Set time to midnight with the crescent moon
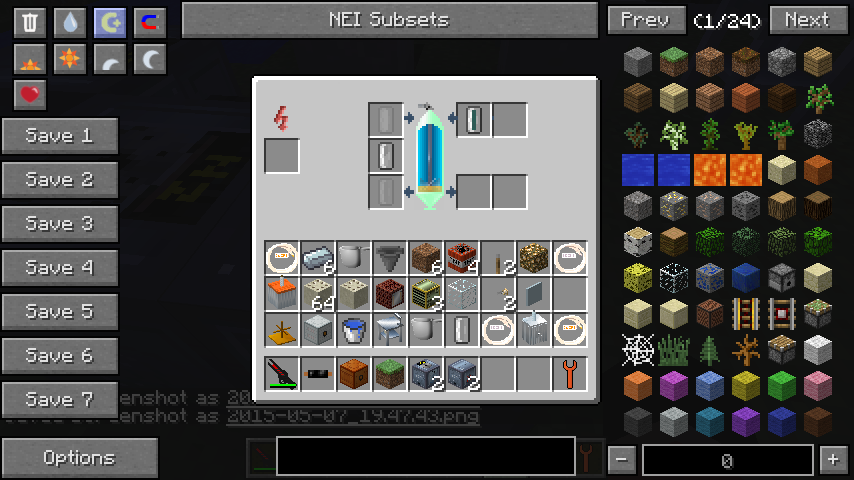 [x=150, y=59]
